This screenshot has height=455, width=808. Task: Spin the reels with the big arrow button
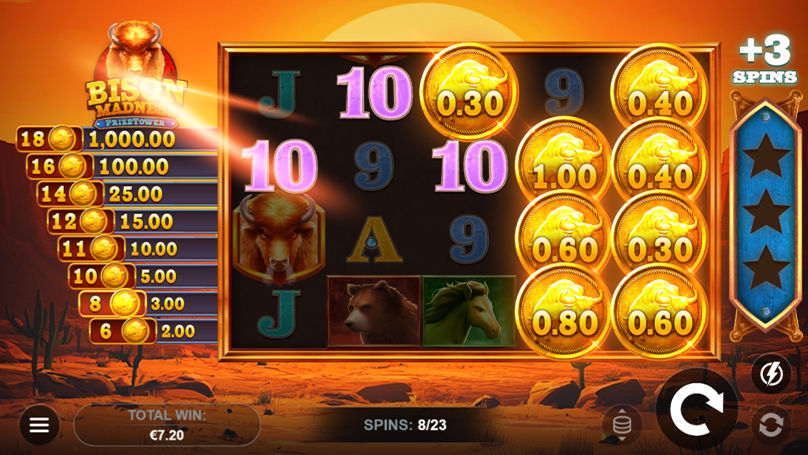[696, 409]
